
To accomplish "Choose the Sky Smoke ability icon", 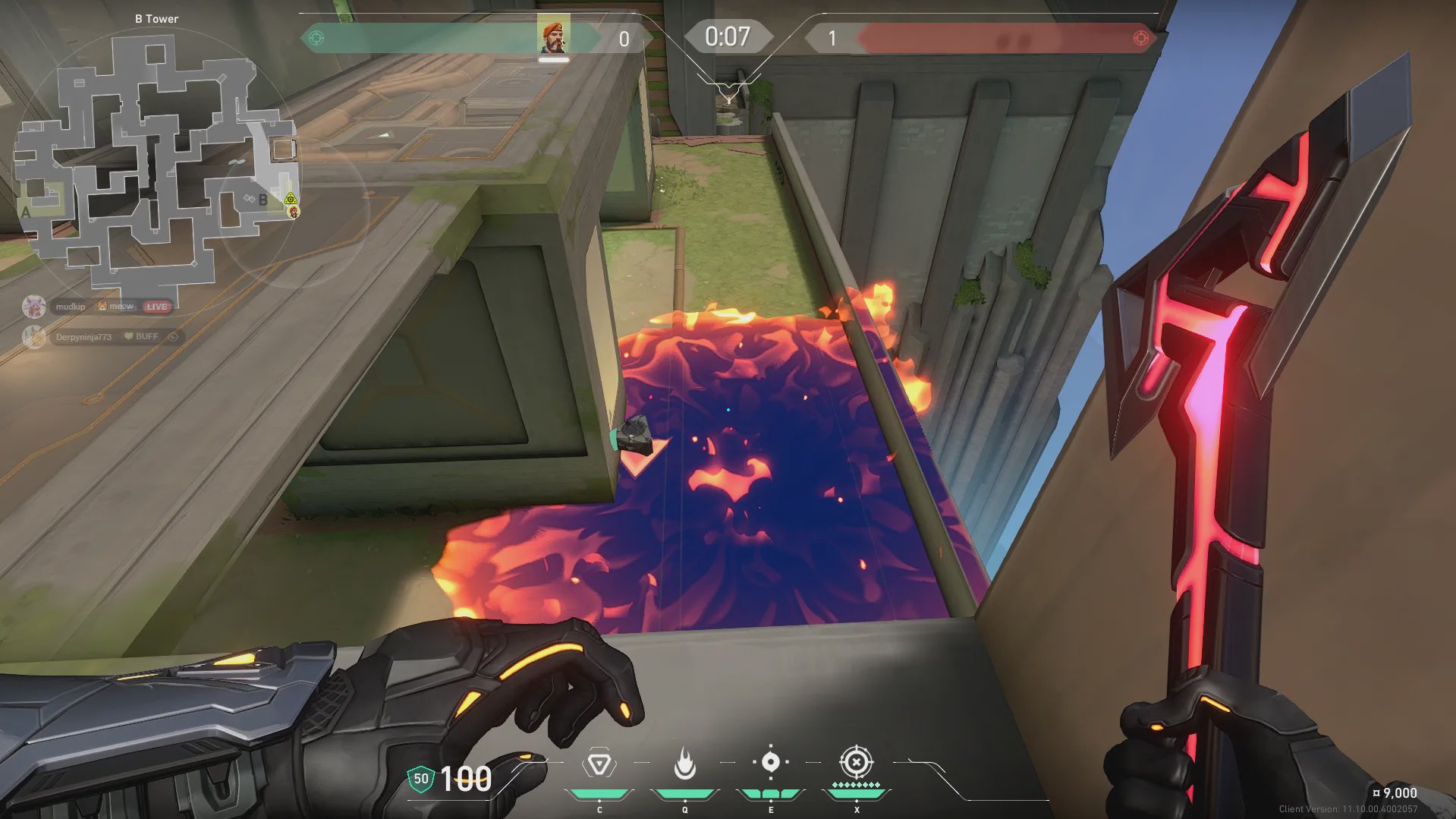I will [770, 762].
